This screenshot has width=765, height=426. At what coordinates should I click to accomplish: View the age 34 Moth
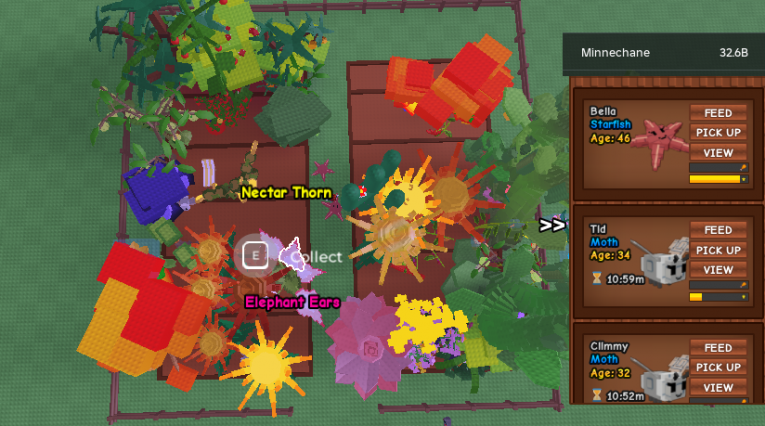[x=718, y=270]
